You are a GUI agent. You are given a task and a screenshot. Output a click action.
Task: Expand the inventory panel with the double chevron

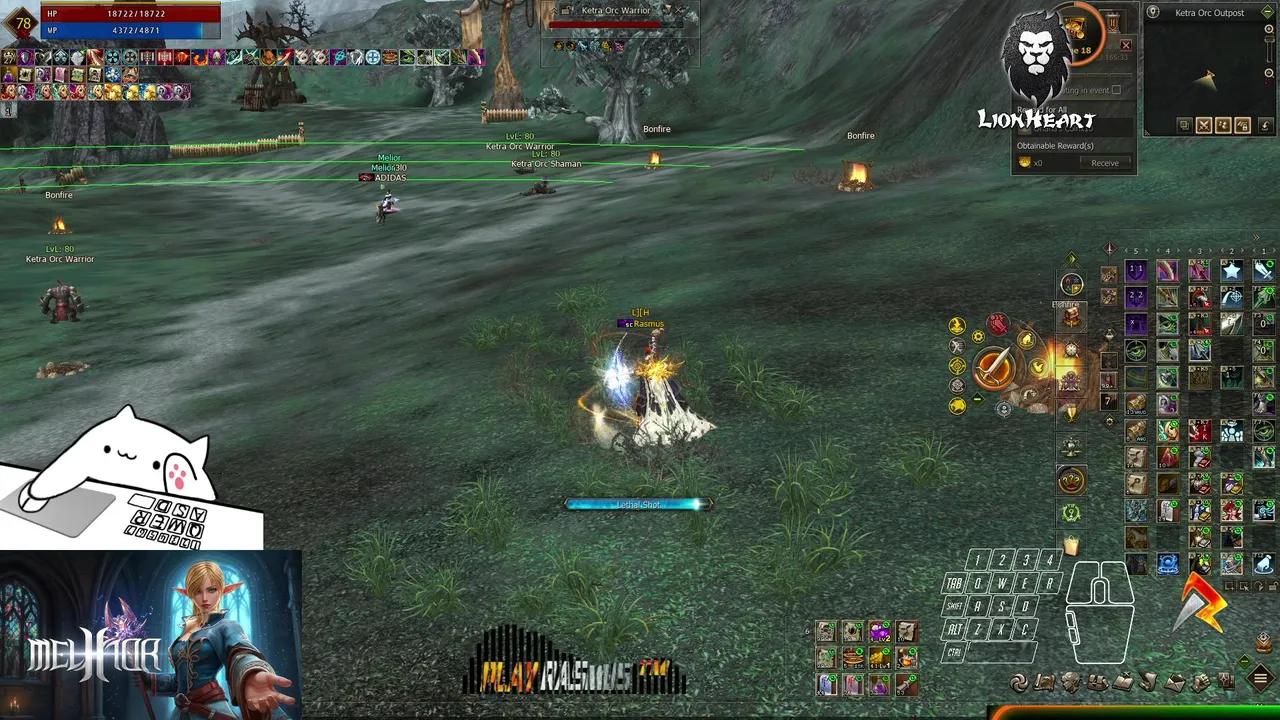(1256, 236)
